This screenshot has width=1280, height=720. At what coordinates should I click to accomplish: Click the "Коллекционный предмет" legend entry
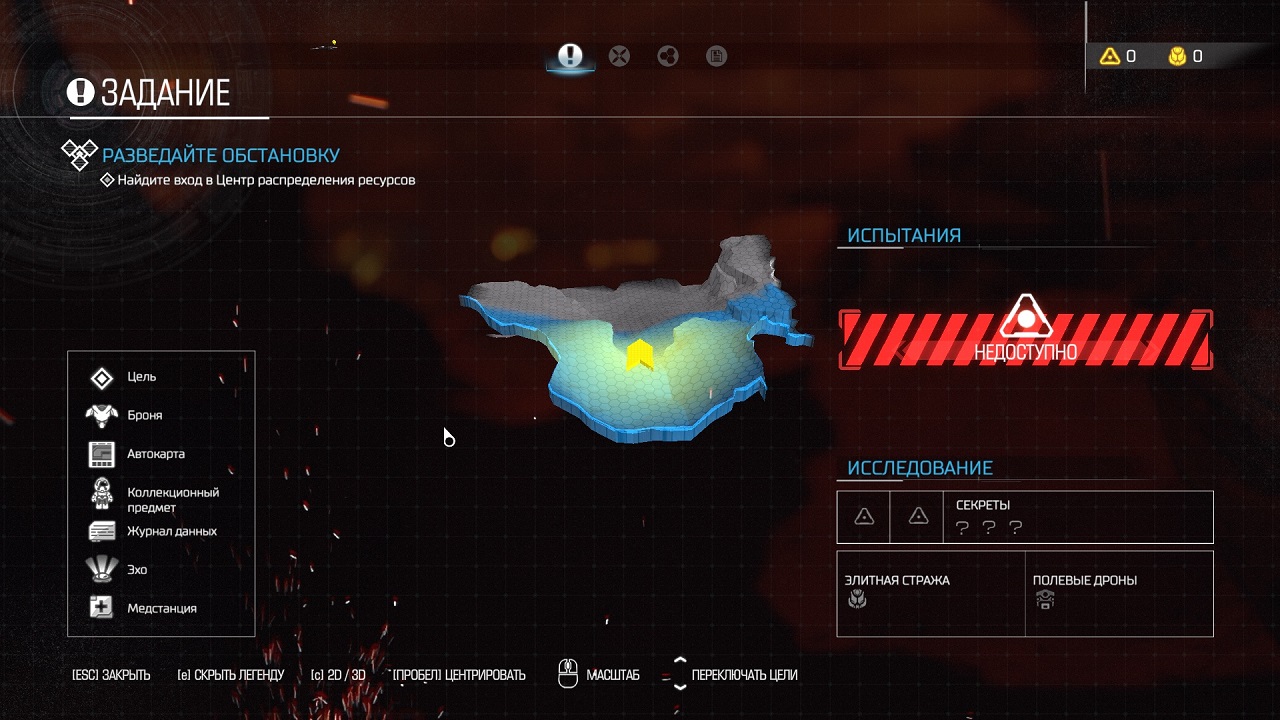(x=172, y=499)
